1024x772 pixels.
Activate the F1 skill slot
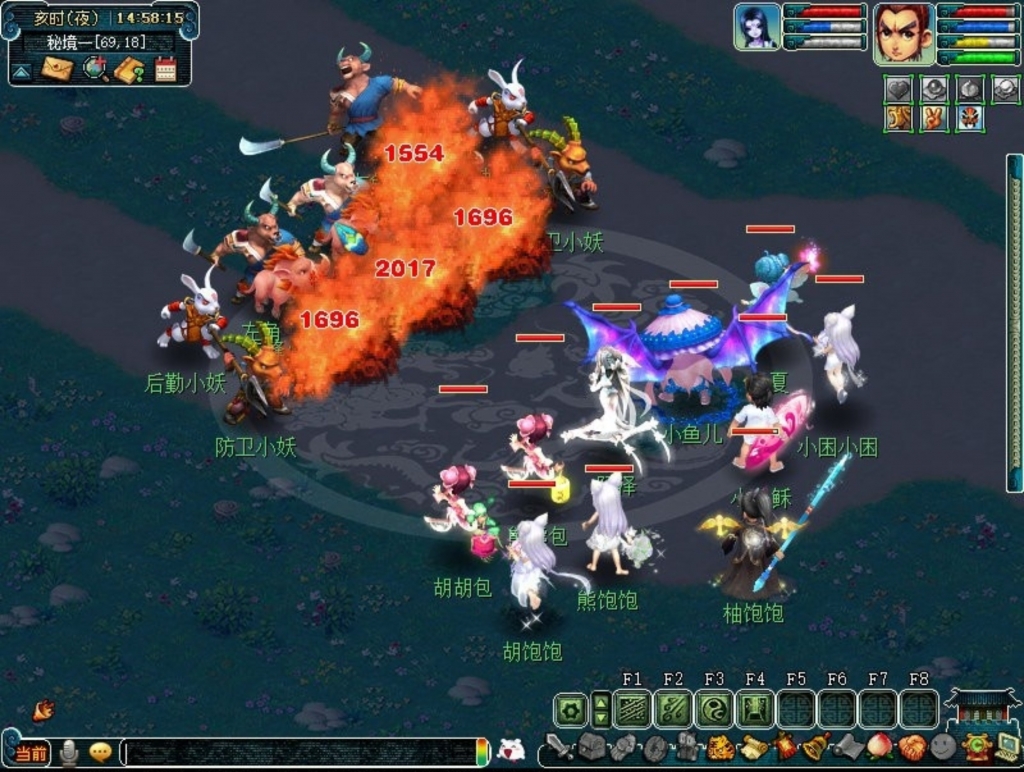point(632,710)
